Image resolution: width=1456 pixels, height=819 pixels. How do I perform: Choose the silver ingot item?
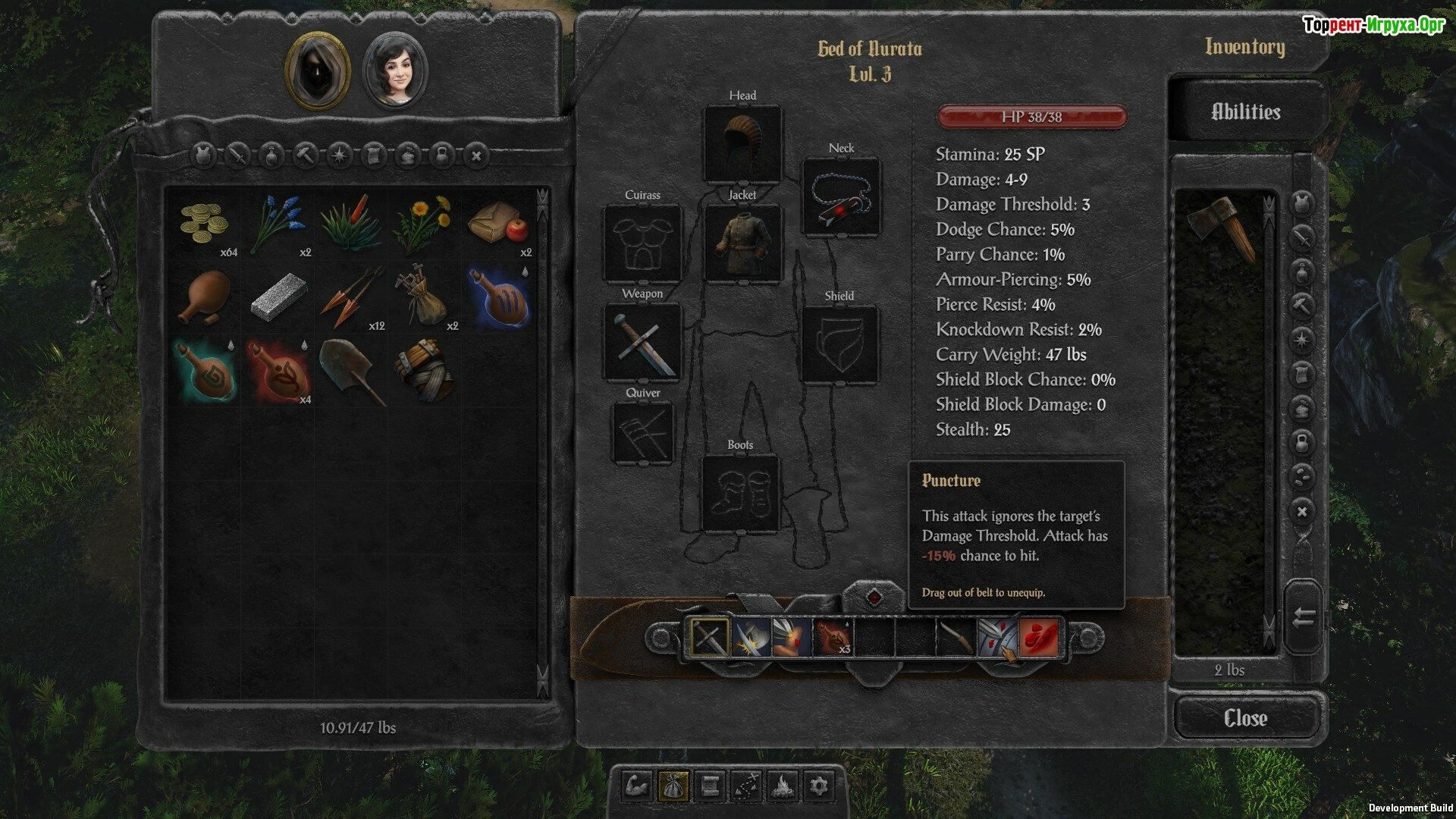click(x=278, y=297)
